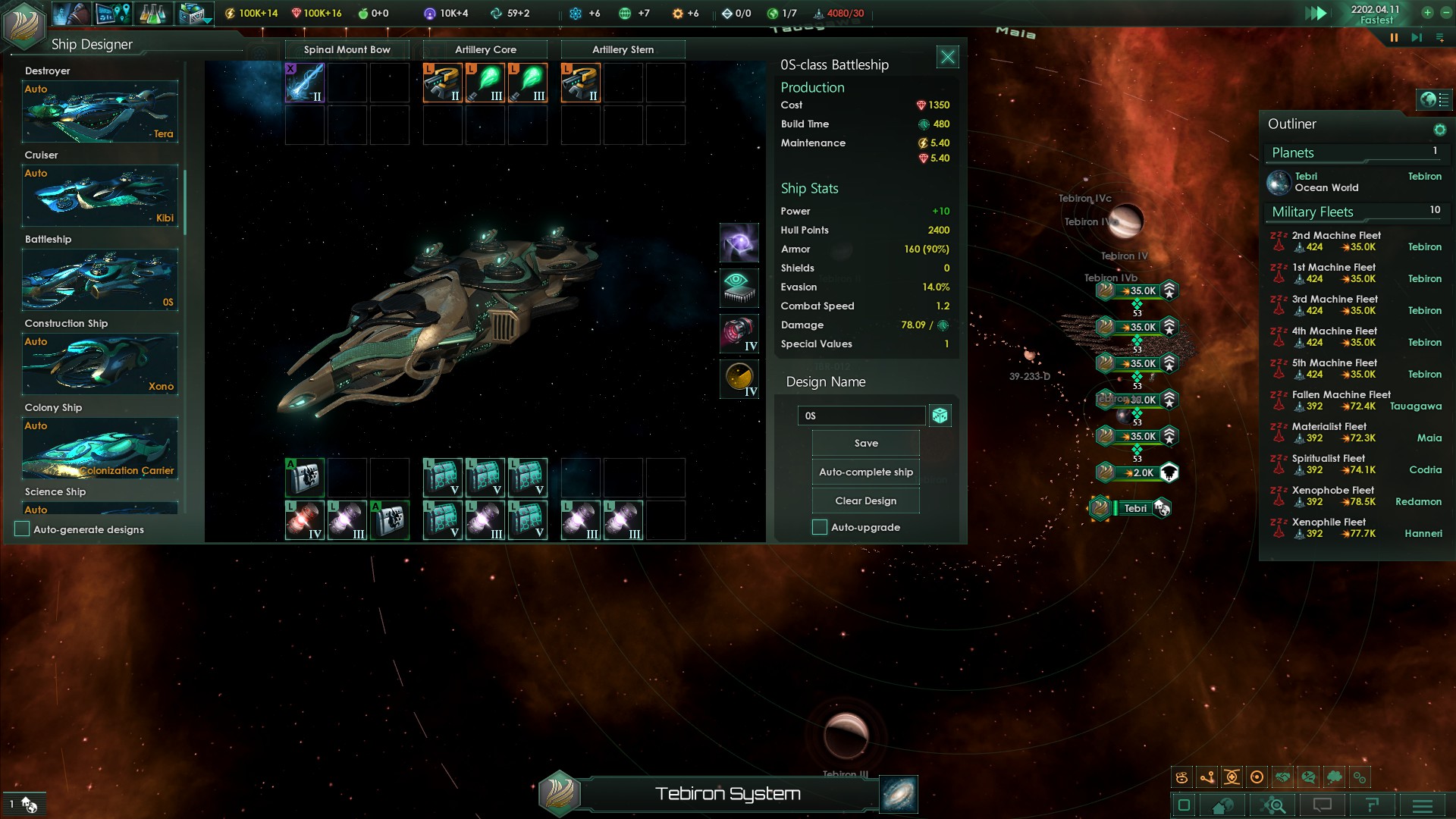Image resolution: width=1456 pixels, height=819 pixels.
Task: Select the Colonization Carrier design
Action: pyautogui.click(x=100, y=448)
